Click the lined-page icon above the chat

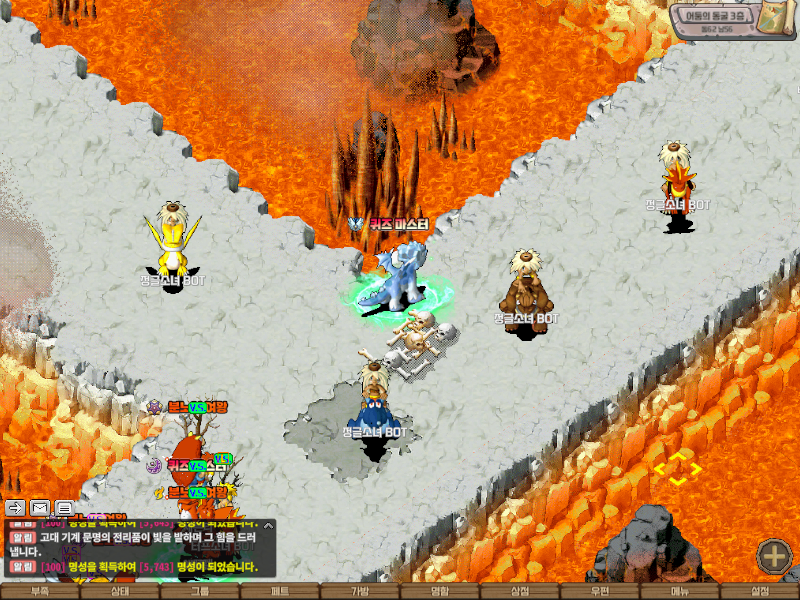[64, 508]
